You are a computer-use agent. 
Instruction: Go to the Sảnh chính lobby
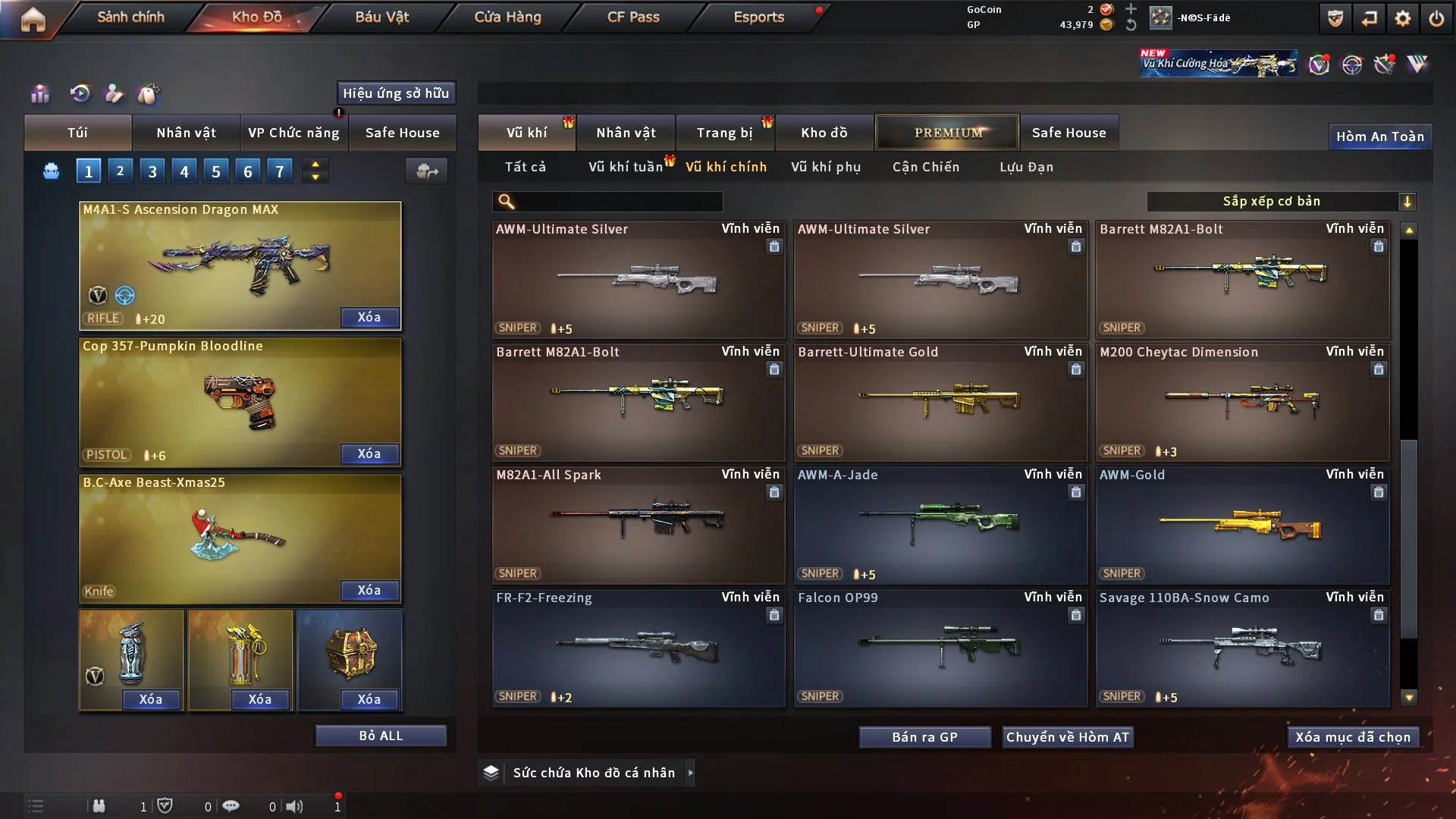pyautogui.click(x=130, y=17)
